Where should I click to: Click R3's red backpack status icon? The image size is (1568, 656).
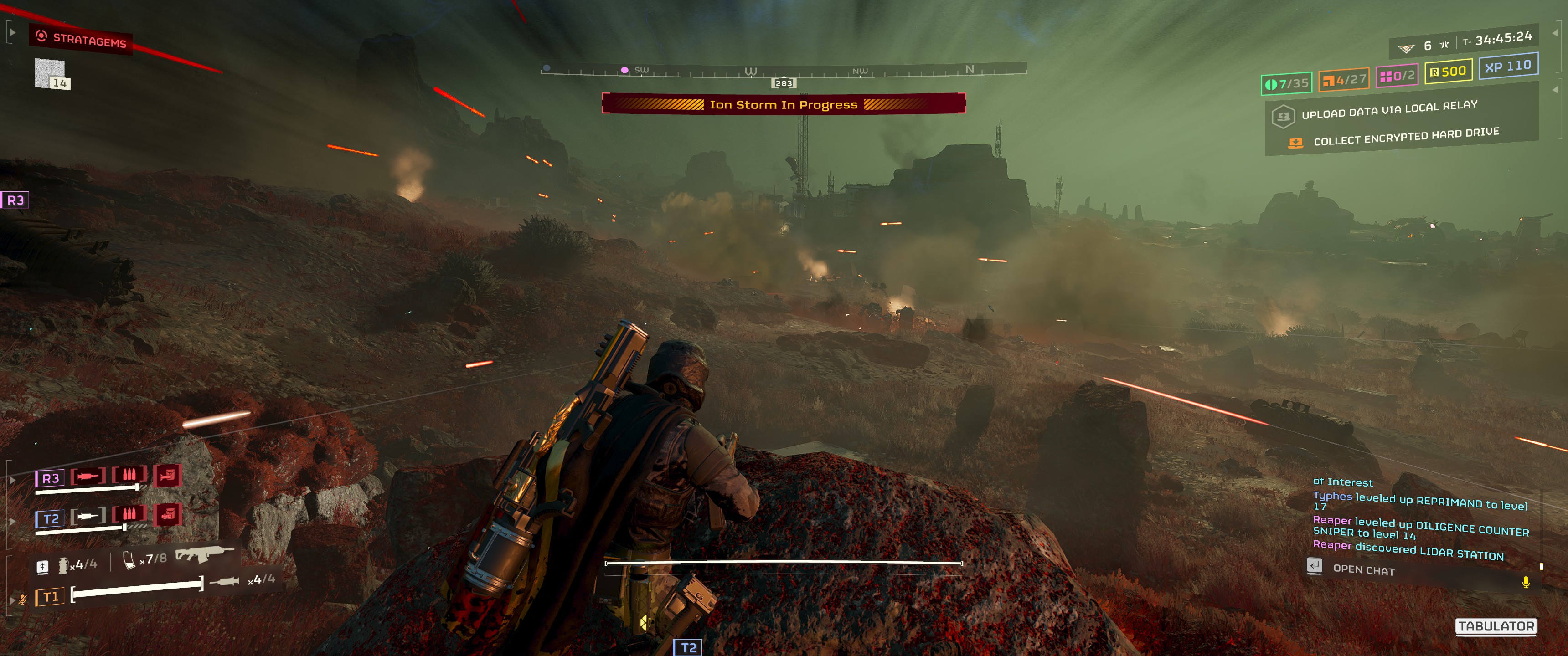click(x=167, y=475)
